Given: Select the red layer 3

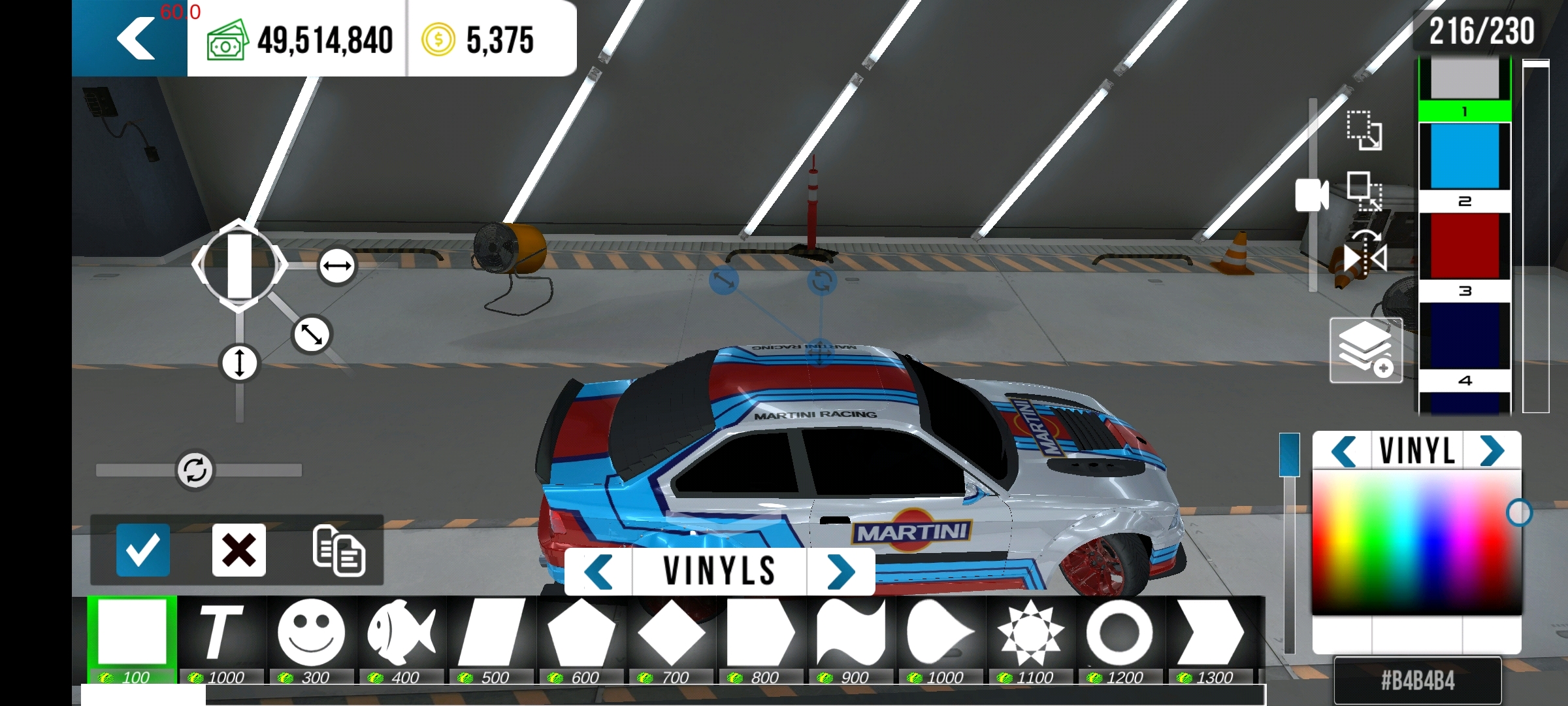Looking at the screenshot, I should pyautogui.click(x=1465, y=246).
